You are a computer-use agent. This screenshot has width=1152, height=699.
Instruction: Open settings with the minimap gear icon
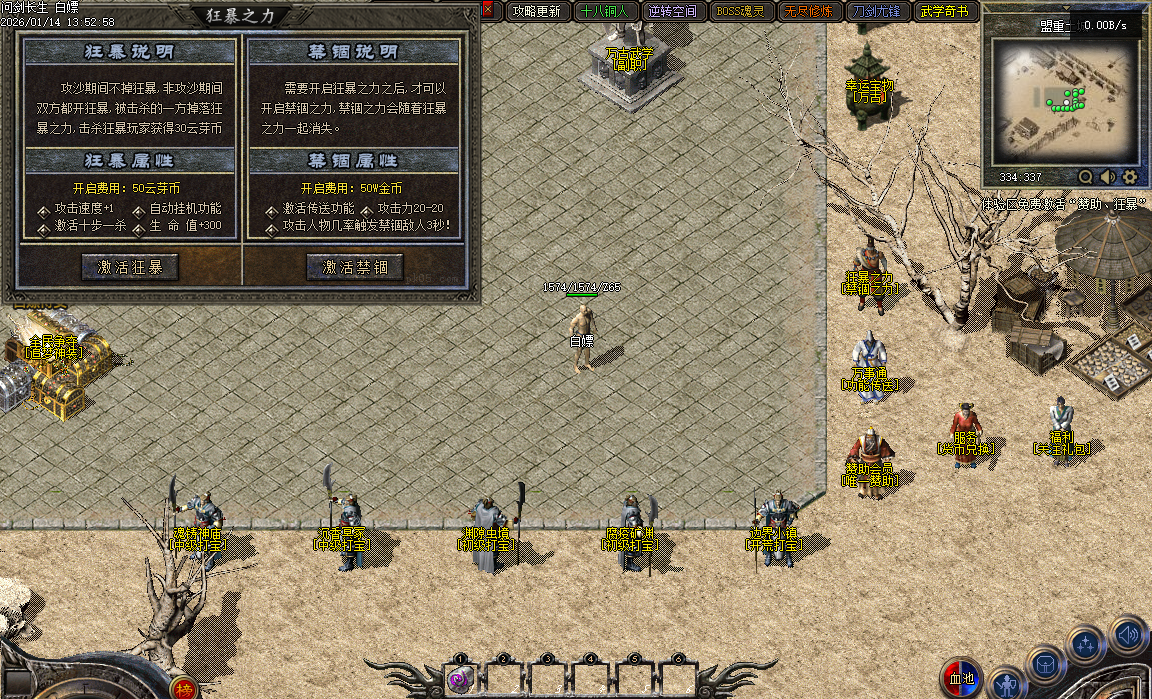[1130, 177]
